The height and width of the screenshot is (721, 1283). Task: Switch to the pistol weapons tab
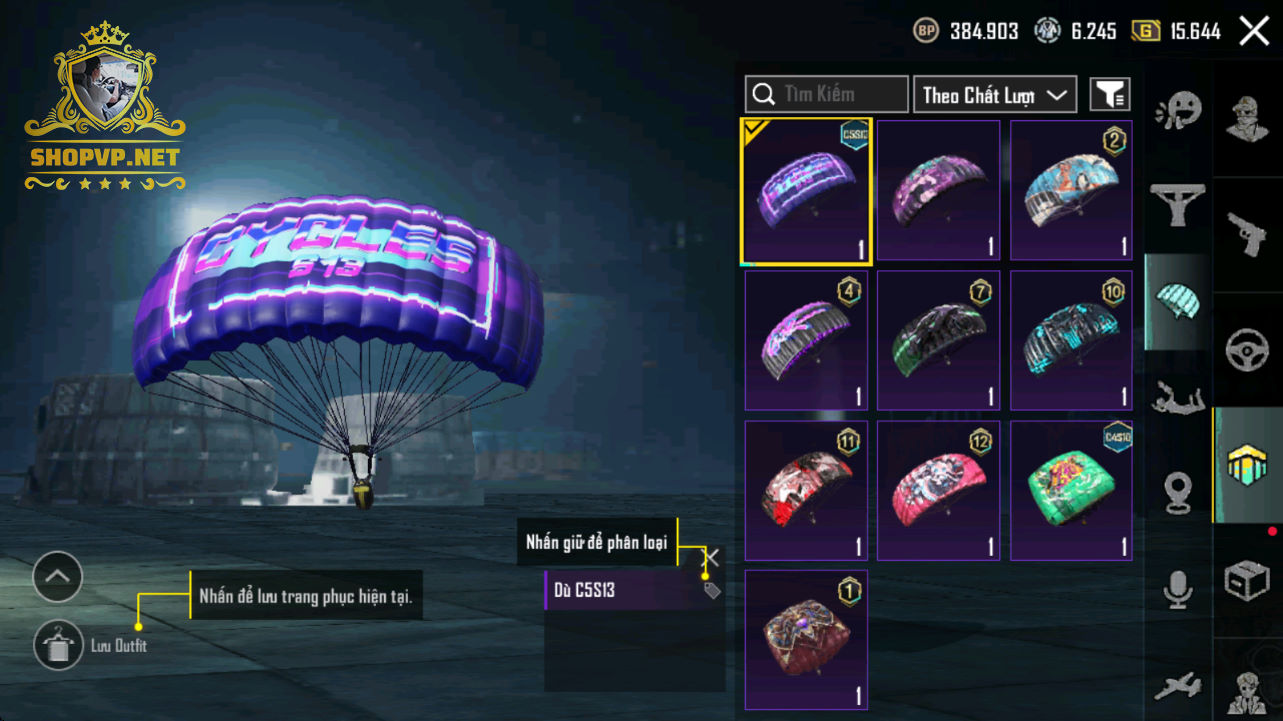(1247, 234)
